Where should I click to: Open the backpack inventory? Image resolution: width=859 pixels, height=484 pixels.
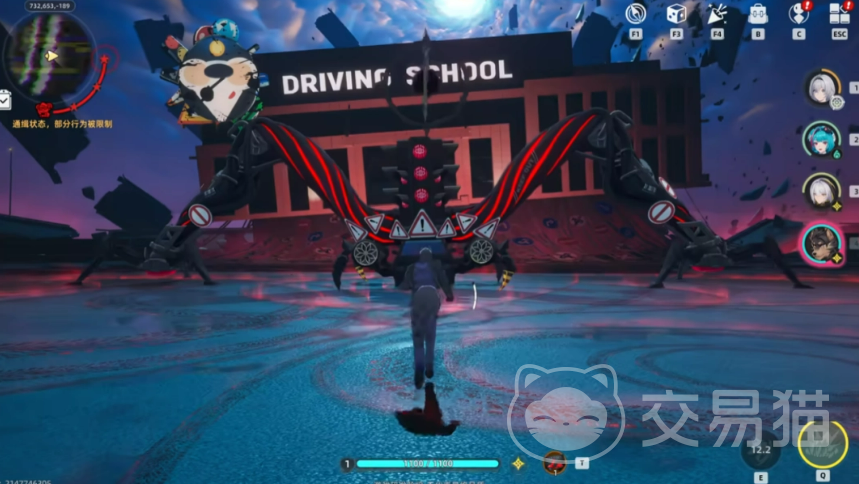tap(758, 14)
